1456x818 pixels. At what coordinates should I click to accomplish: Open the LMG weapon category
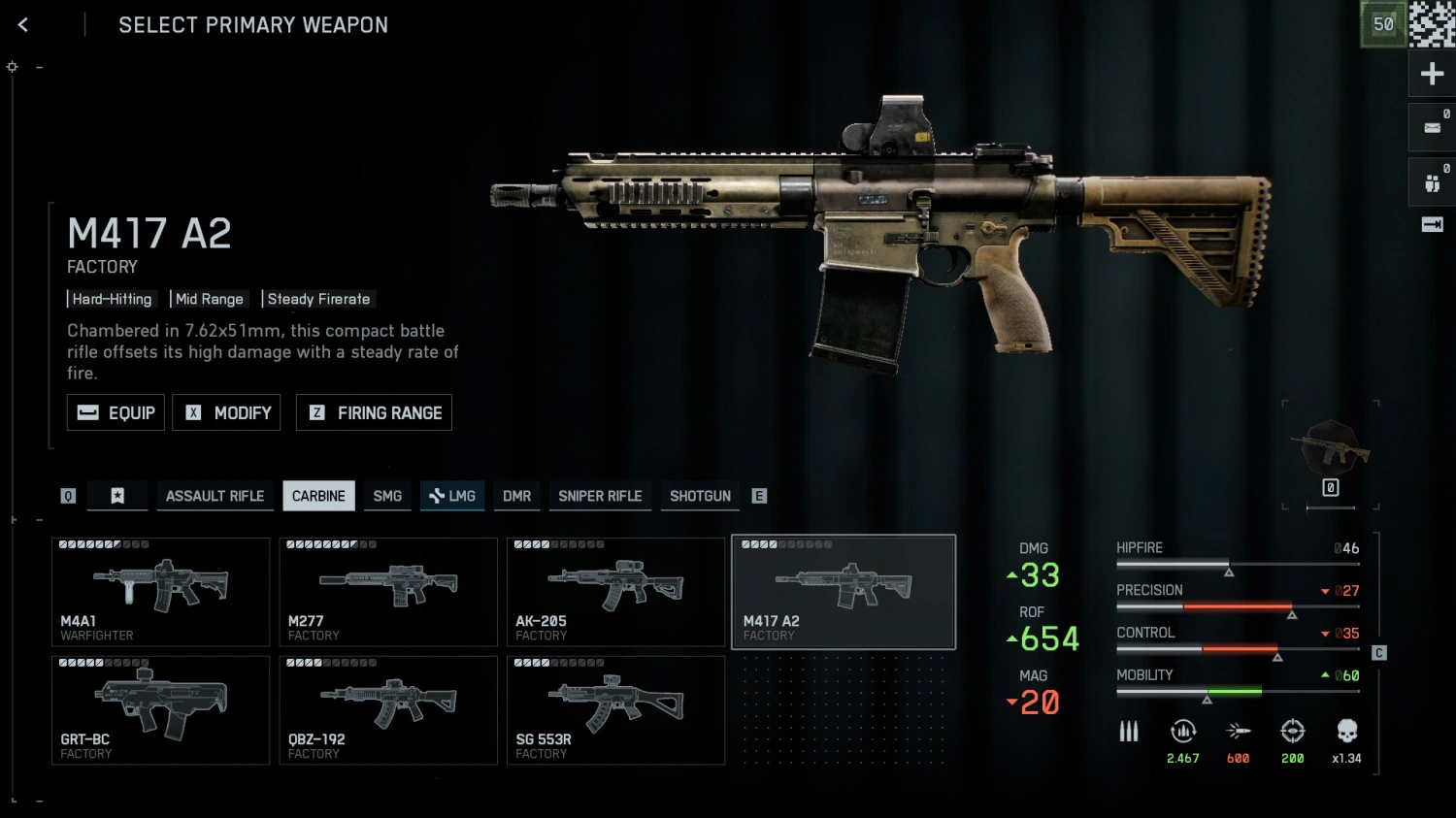[452, 496]
